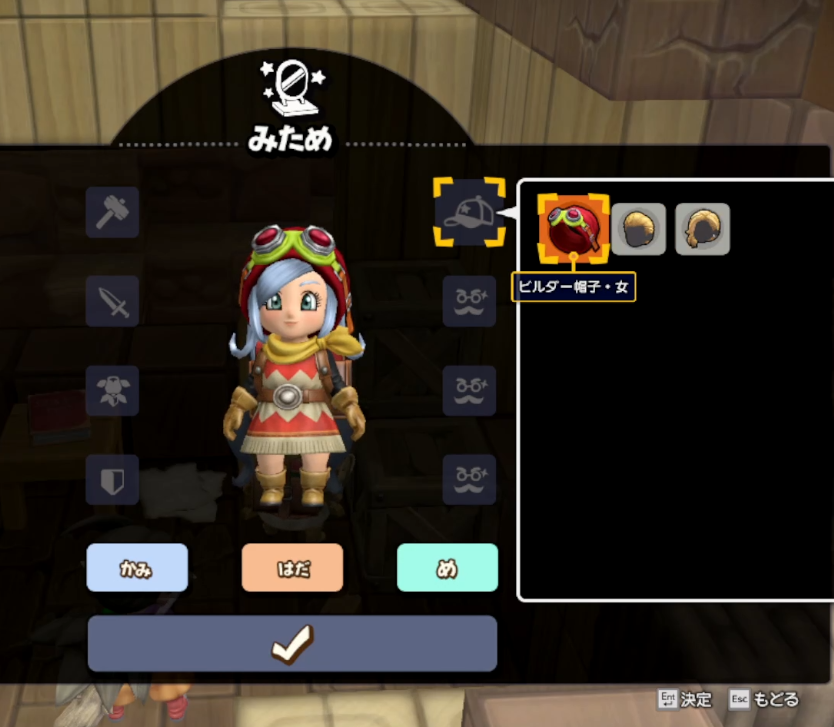Confirm appearance with the checkmark button
The height and width of the screenshot is (727, 834).
tap(292, 644)
